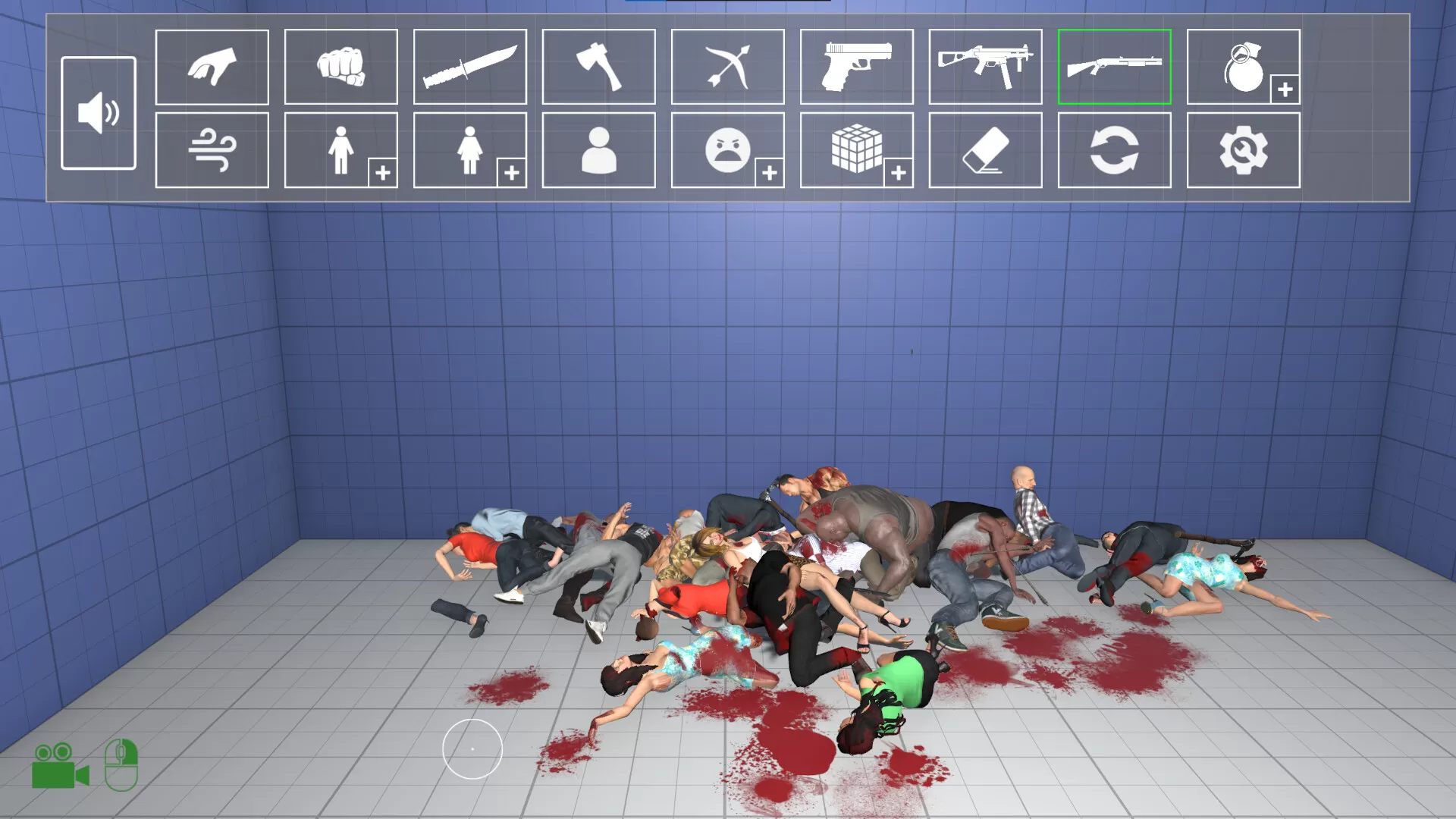Select the pistol weapon
Viewport: 1456px width, 819px height.
tap(856, 66)
